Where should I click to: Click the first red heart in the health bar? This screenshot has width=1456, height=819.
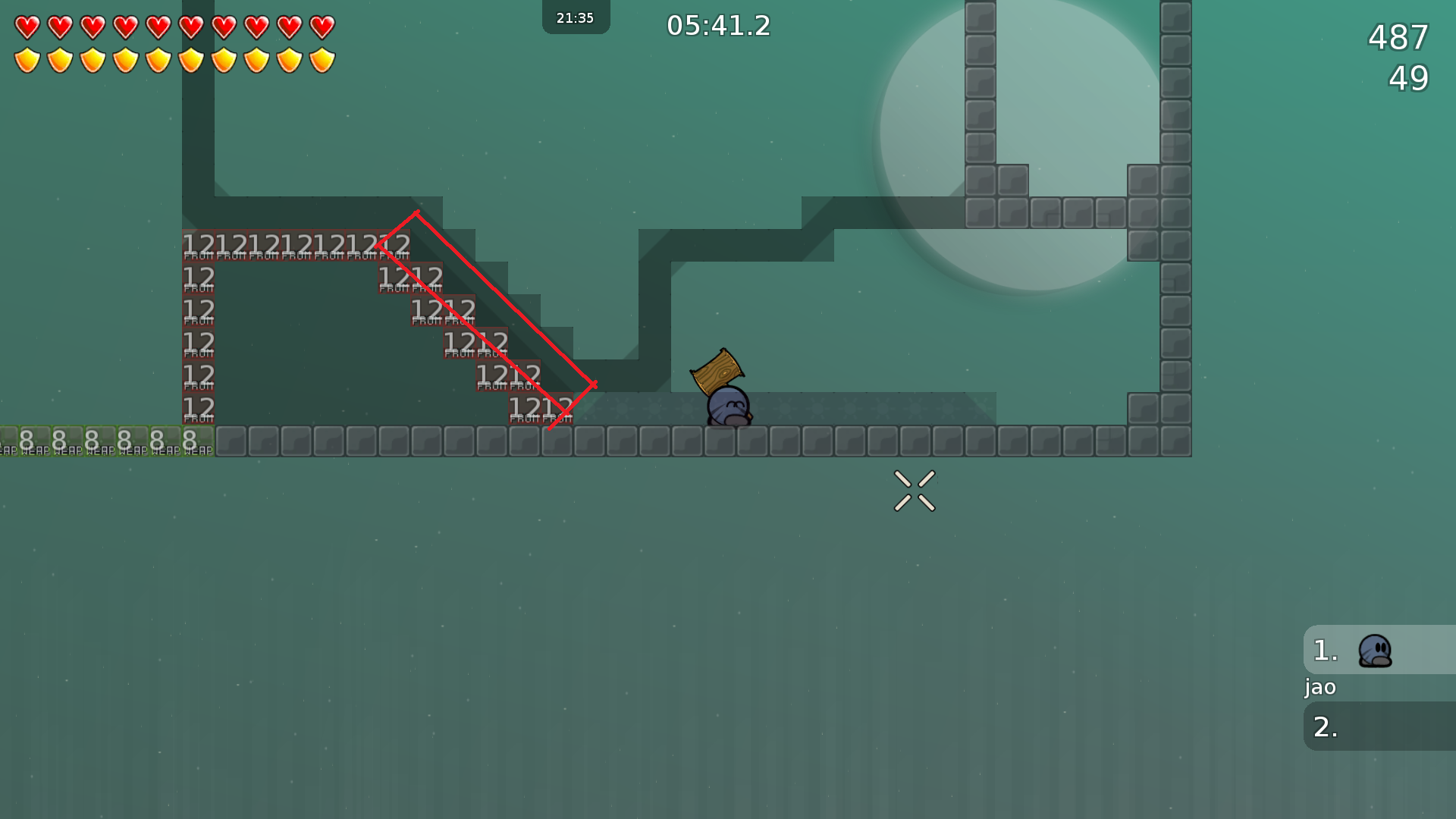[x=27, y=26]
